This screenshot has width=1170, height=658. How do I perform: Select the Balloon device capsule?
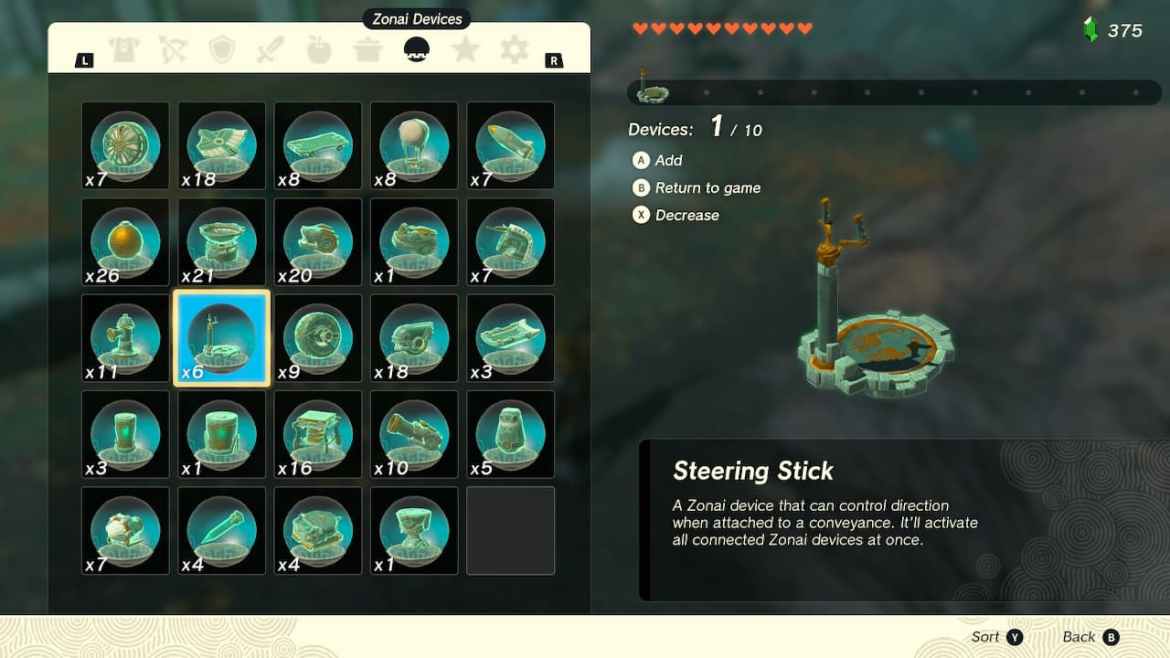click(414, 146)
